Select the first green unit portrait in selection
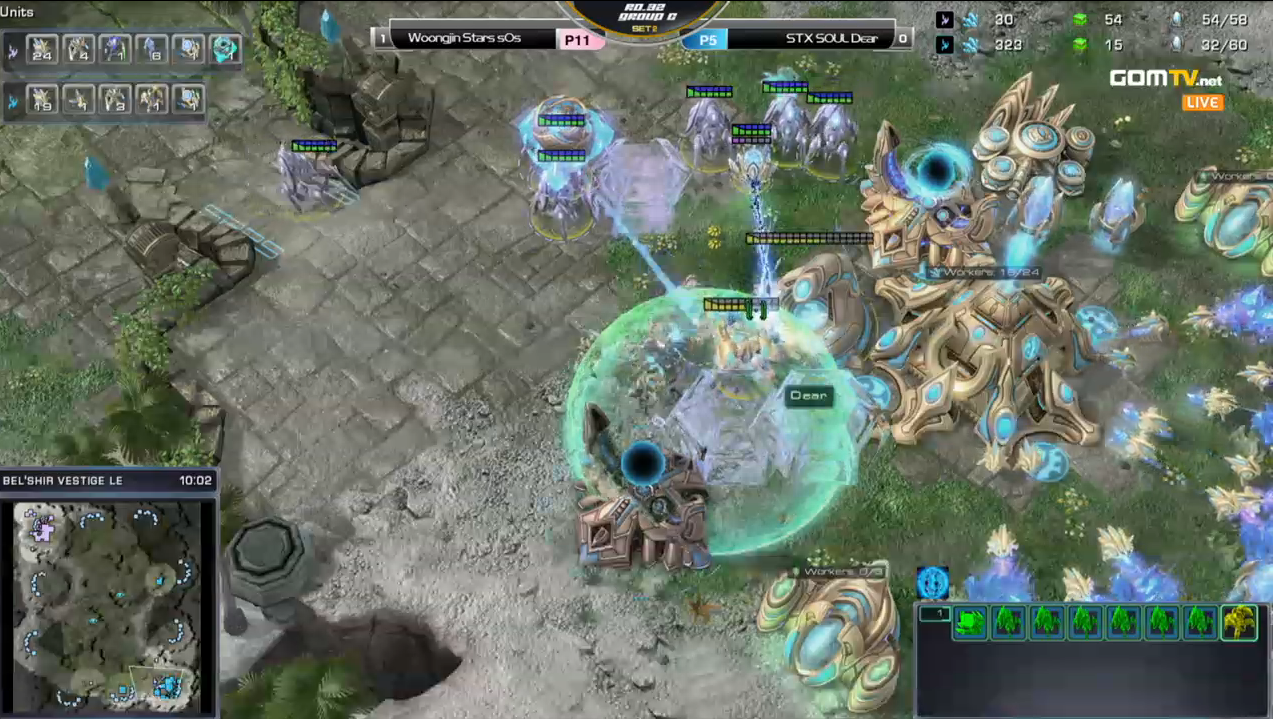The height and width of the screenshot is (719, 1273). 969,622
